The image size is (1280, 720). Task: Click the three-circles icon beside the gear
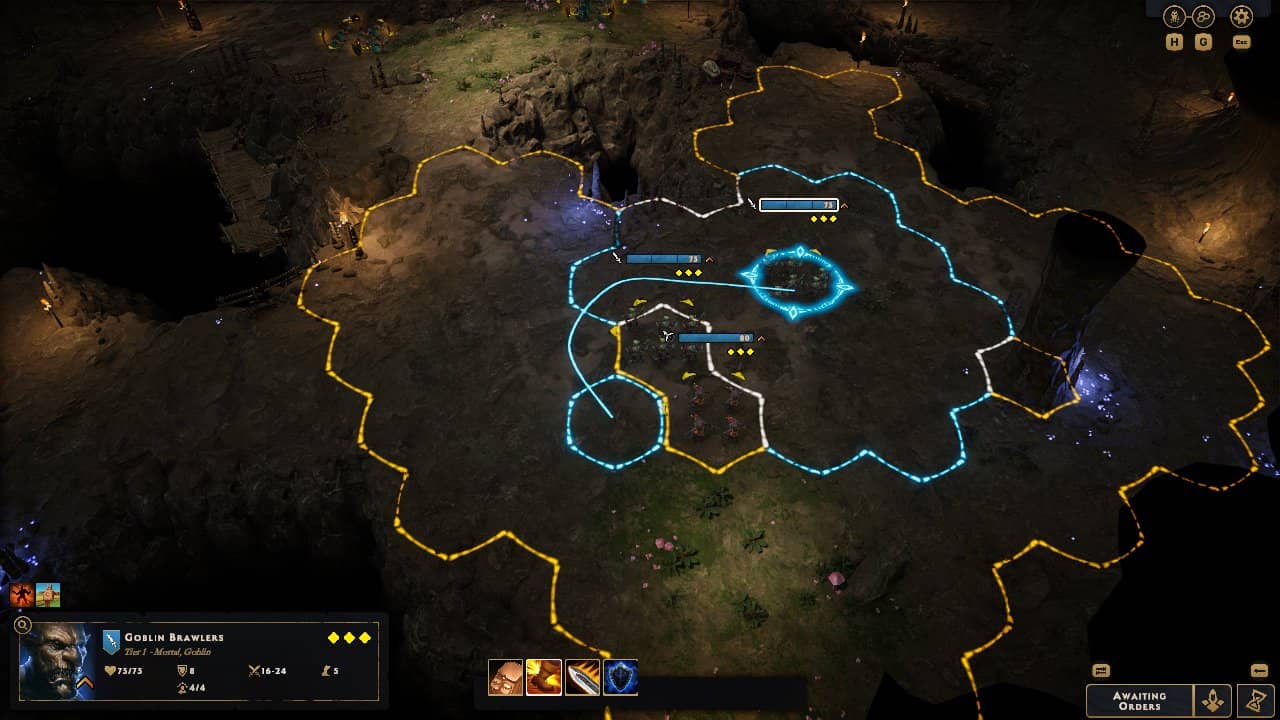[x=1203, y=16]
